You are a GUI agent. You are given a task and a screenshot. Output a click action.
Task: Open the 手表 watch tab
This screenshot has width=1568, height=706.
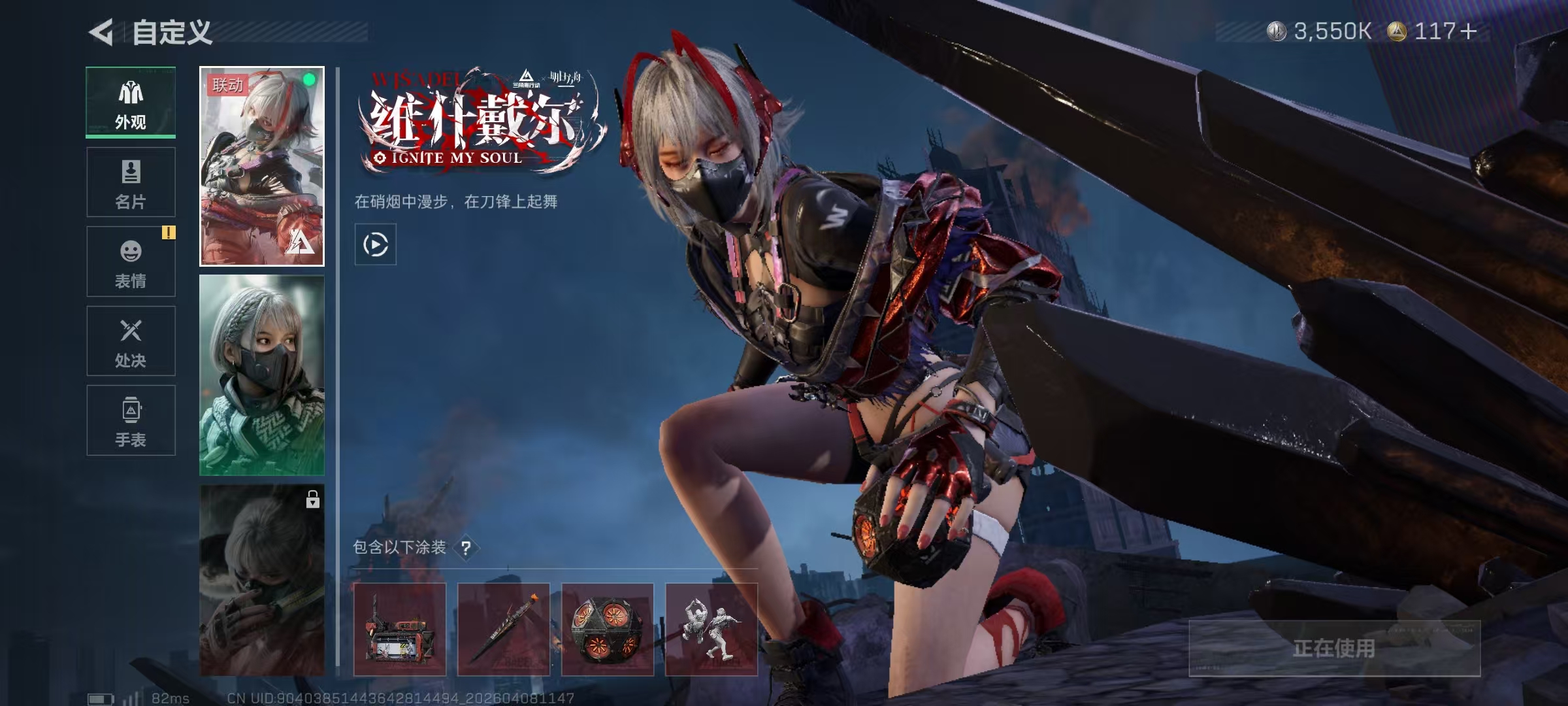coord(131,420)
